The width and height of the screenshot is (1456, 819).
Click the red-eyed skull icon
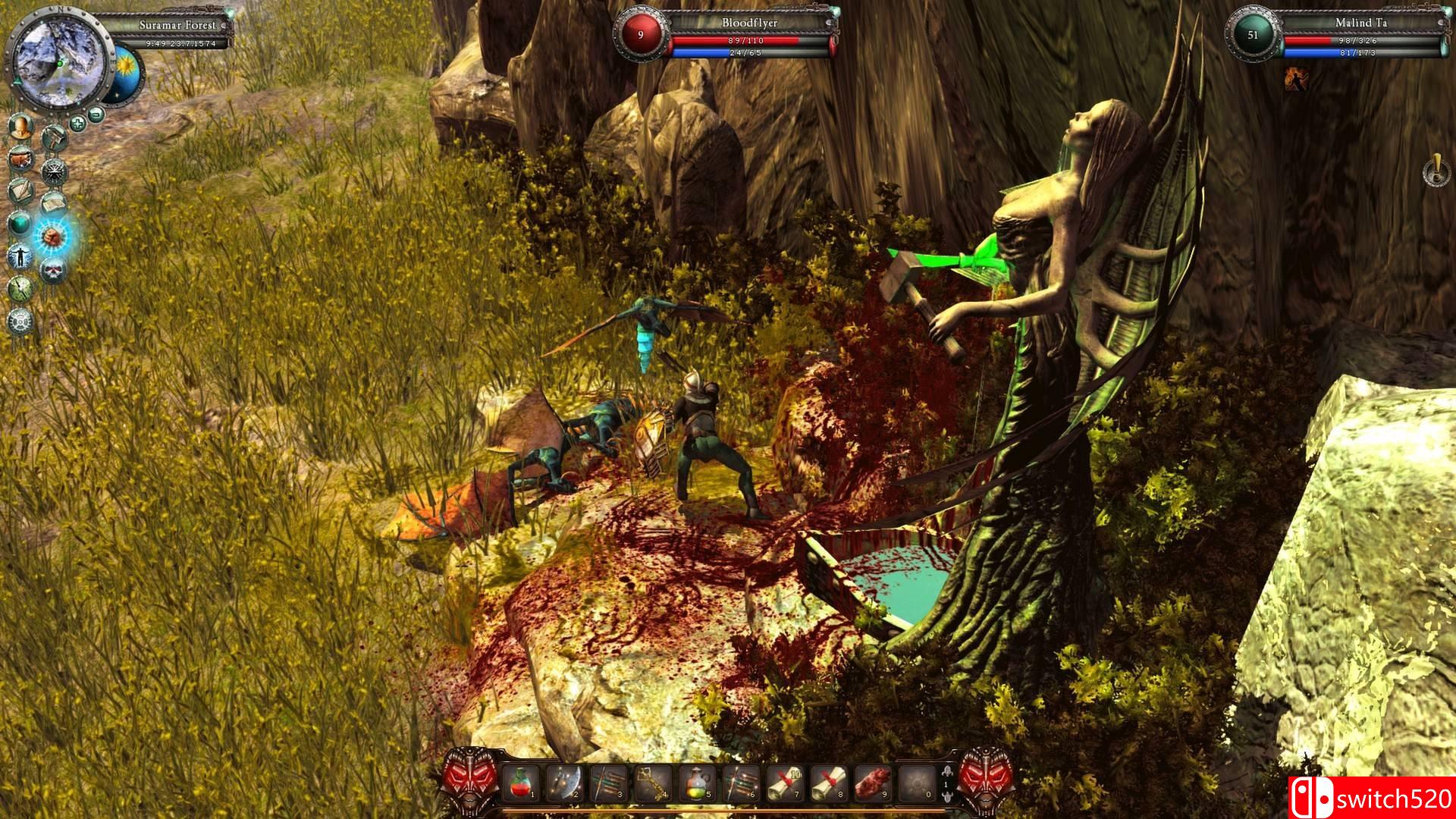[x=53, y=269]
